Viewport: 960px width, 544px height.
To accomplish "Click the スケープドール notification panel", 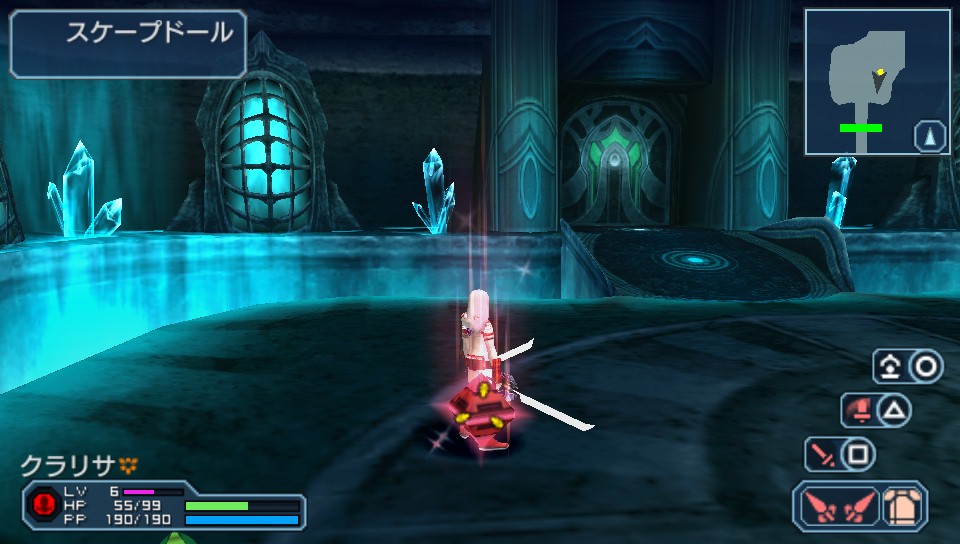I will point(128,43).
